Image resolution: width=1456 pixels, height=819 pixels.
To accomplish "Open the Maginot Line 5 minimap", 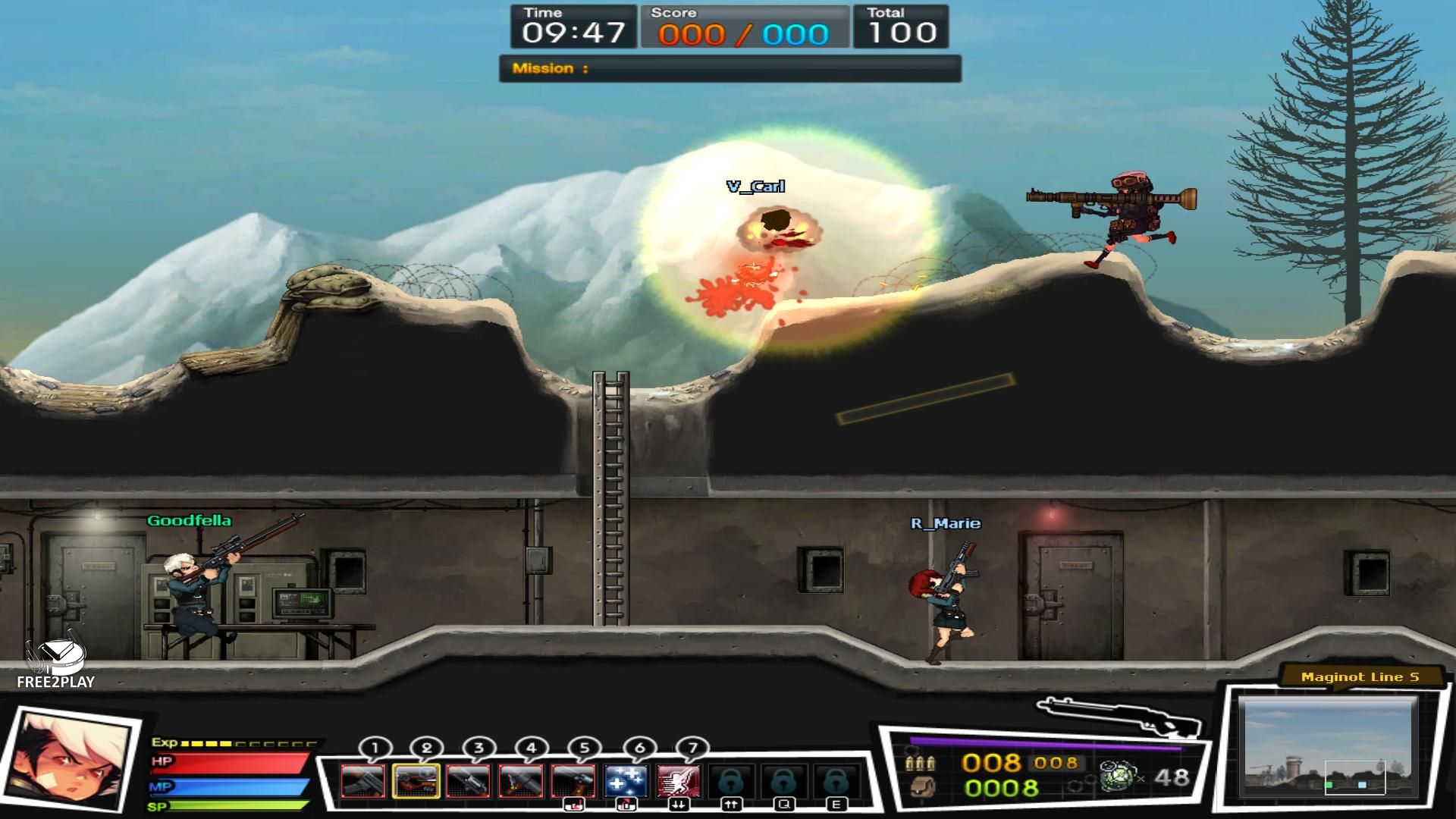I will coord(1329,747).
